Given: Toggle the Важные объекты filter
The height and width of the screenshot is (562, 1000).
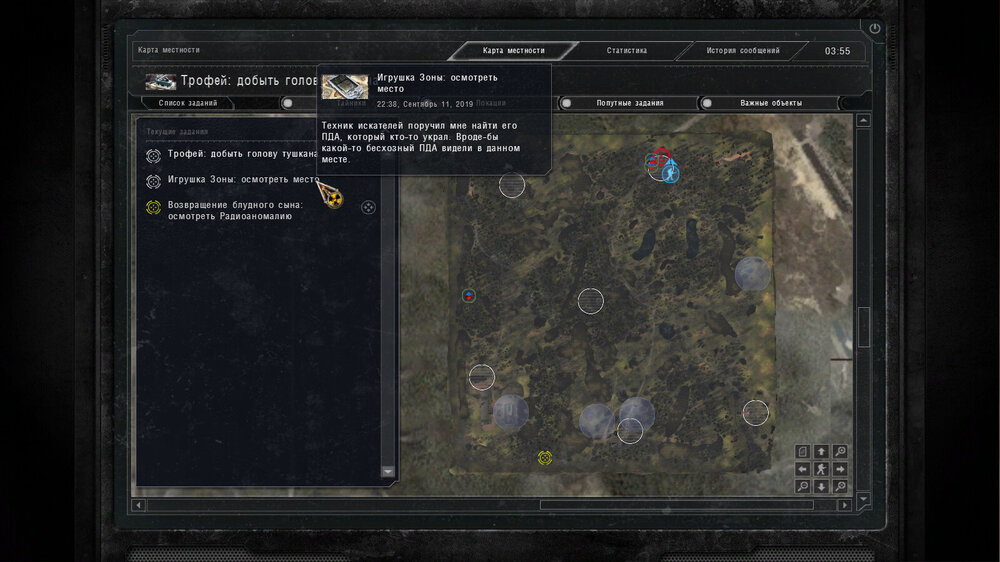Looking at the screenshot, I should pos(770,103).
